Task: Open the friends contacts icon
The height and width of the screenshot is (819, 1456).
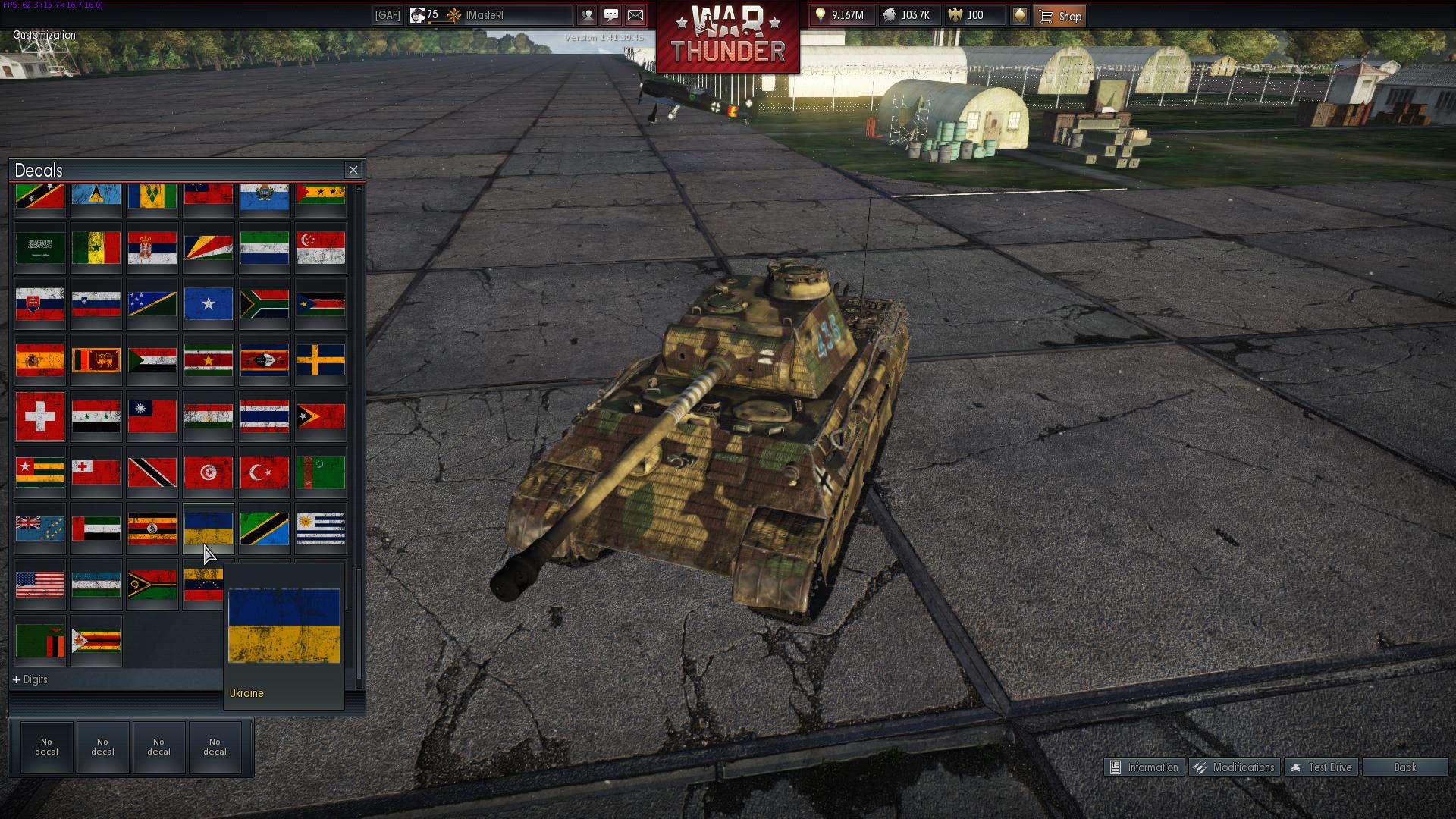Action: click(587, 15)
